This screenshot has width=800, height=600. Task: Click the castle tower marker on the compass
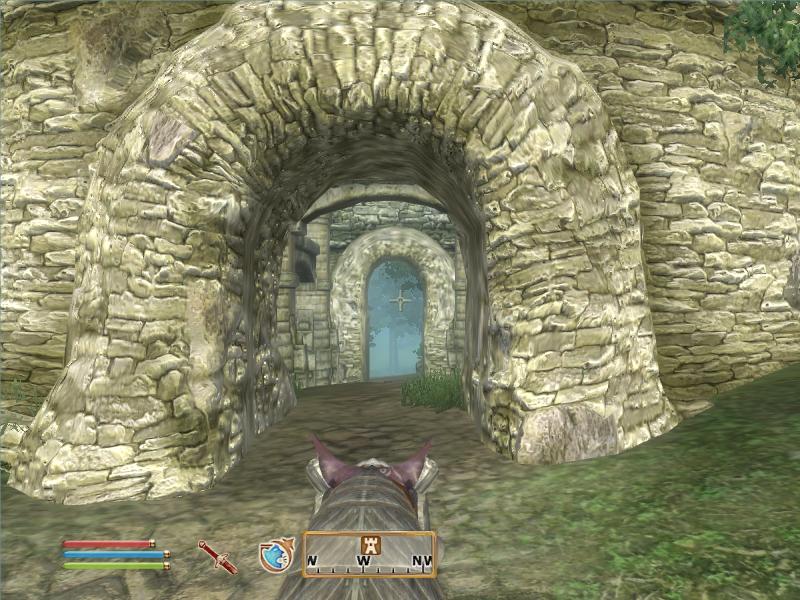coord(366,544)
